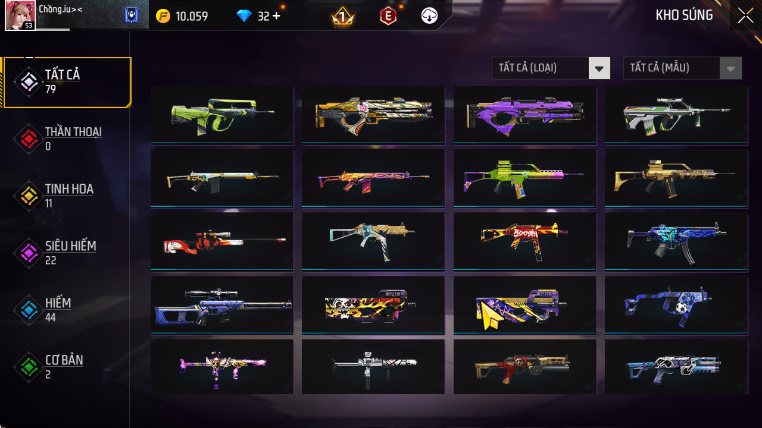
Task: Pick the red and white sniper skin
Action: [221, 241]
